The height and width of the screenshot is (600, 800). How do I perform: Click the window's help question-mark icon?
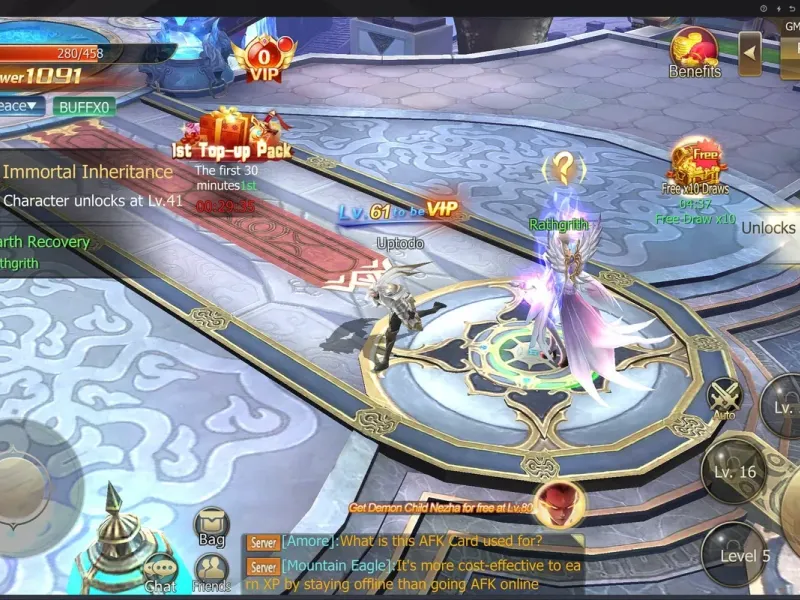tap(764, 8)
